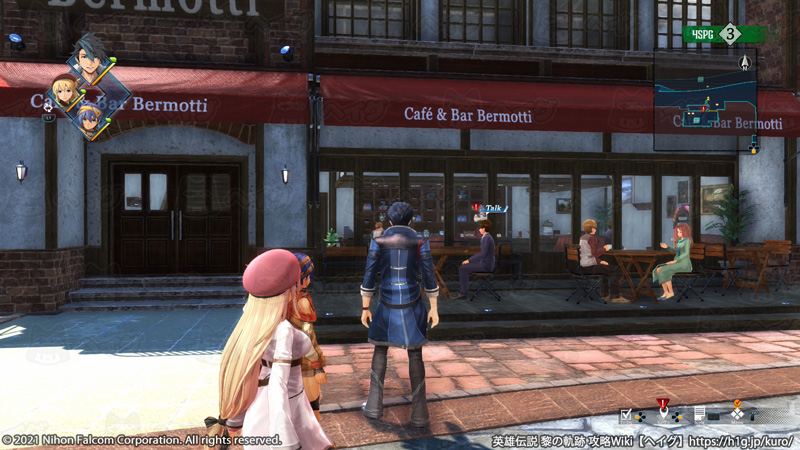
Task: Open the red exclamation map pin icon
Action: coord(663,410)
